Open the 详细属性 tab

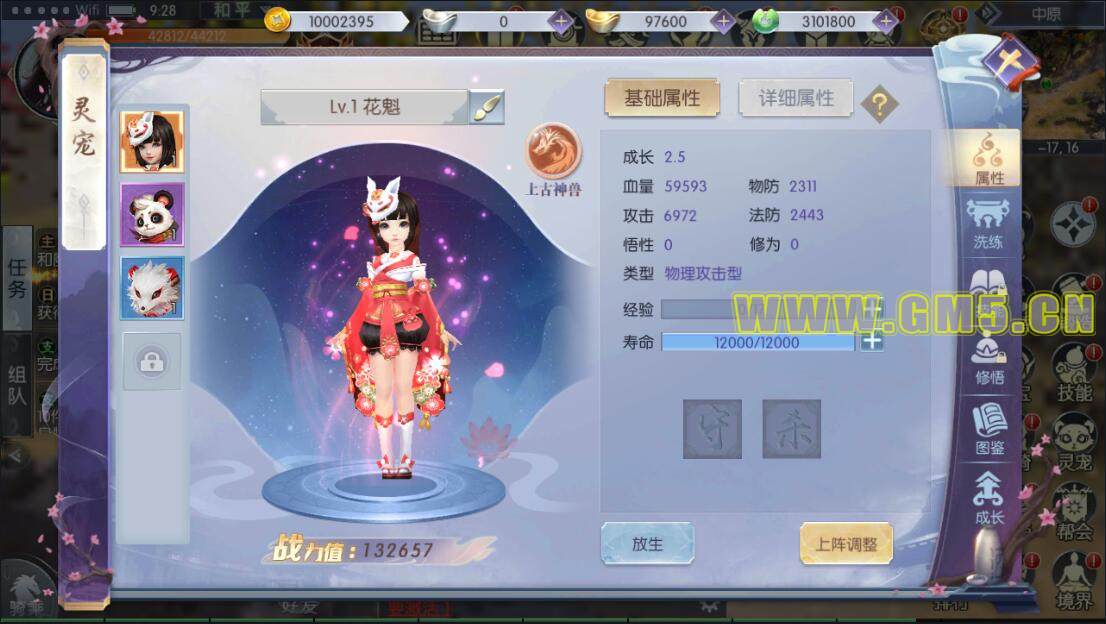click(x=795, y=98)
